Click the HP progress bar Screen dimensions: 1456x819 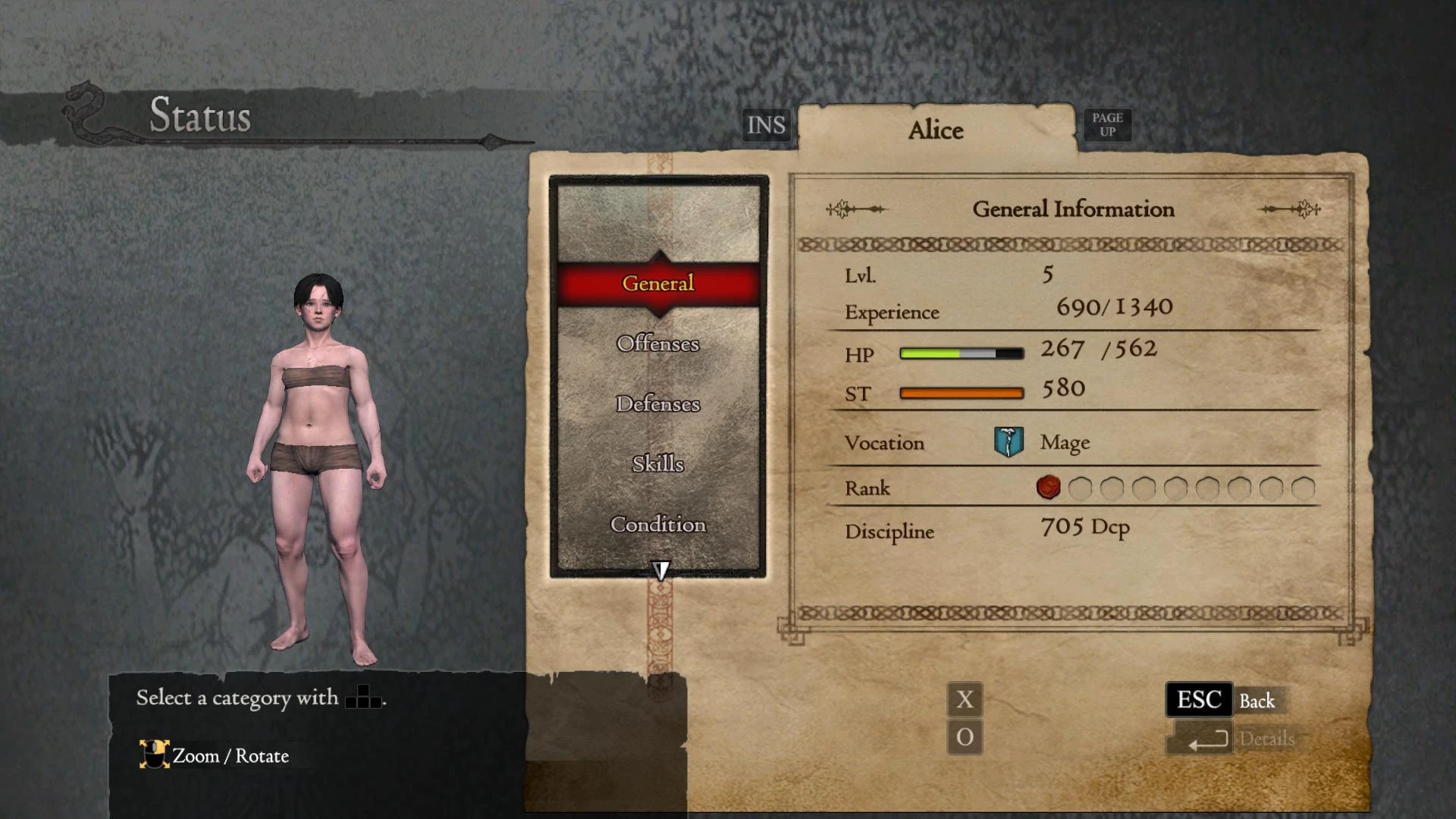pyautogui.click(x=961, y=352)
